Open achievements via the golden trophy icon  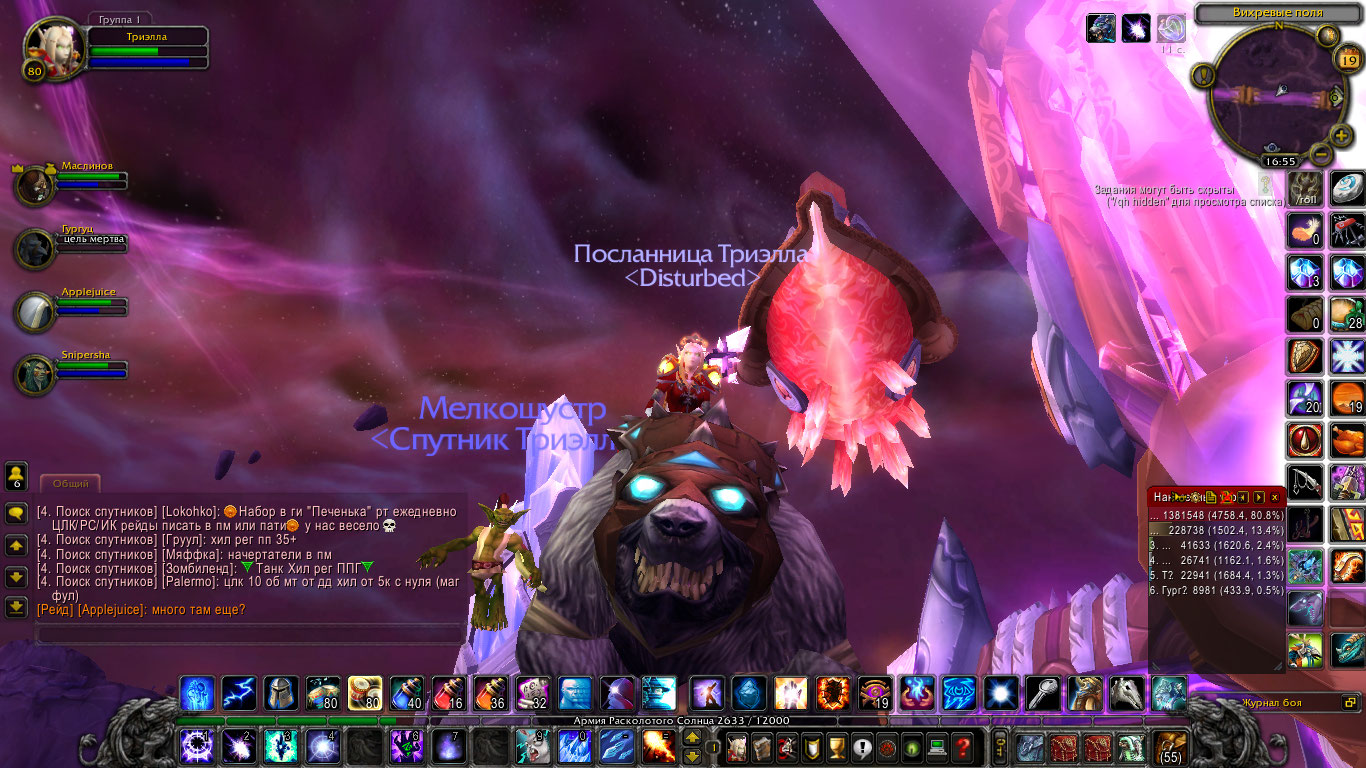(837, 746)
